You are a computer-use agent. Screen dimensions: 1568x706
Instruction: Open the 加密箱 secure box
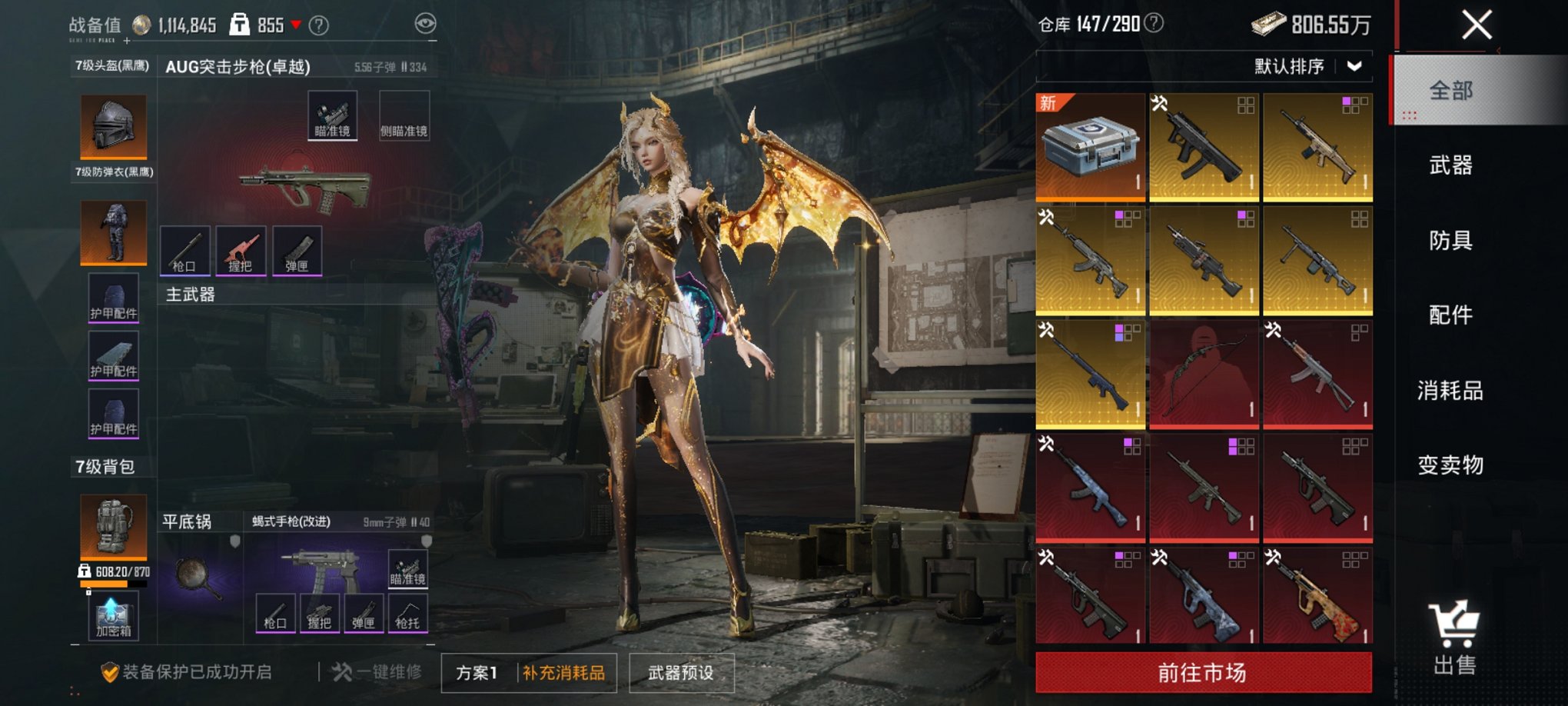click(113, 617)
